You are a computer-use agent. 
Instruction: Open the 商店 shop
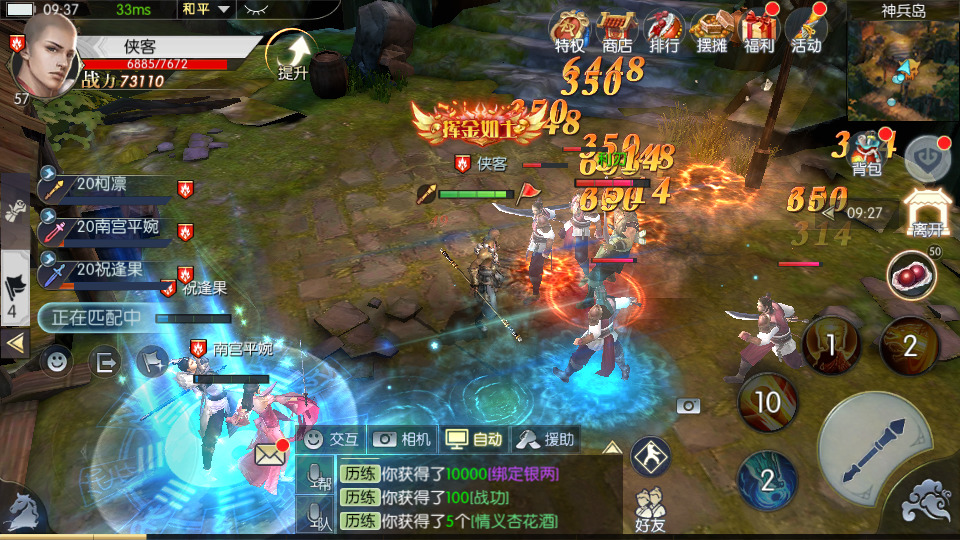(617, 31)
